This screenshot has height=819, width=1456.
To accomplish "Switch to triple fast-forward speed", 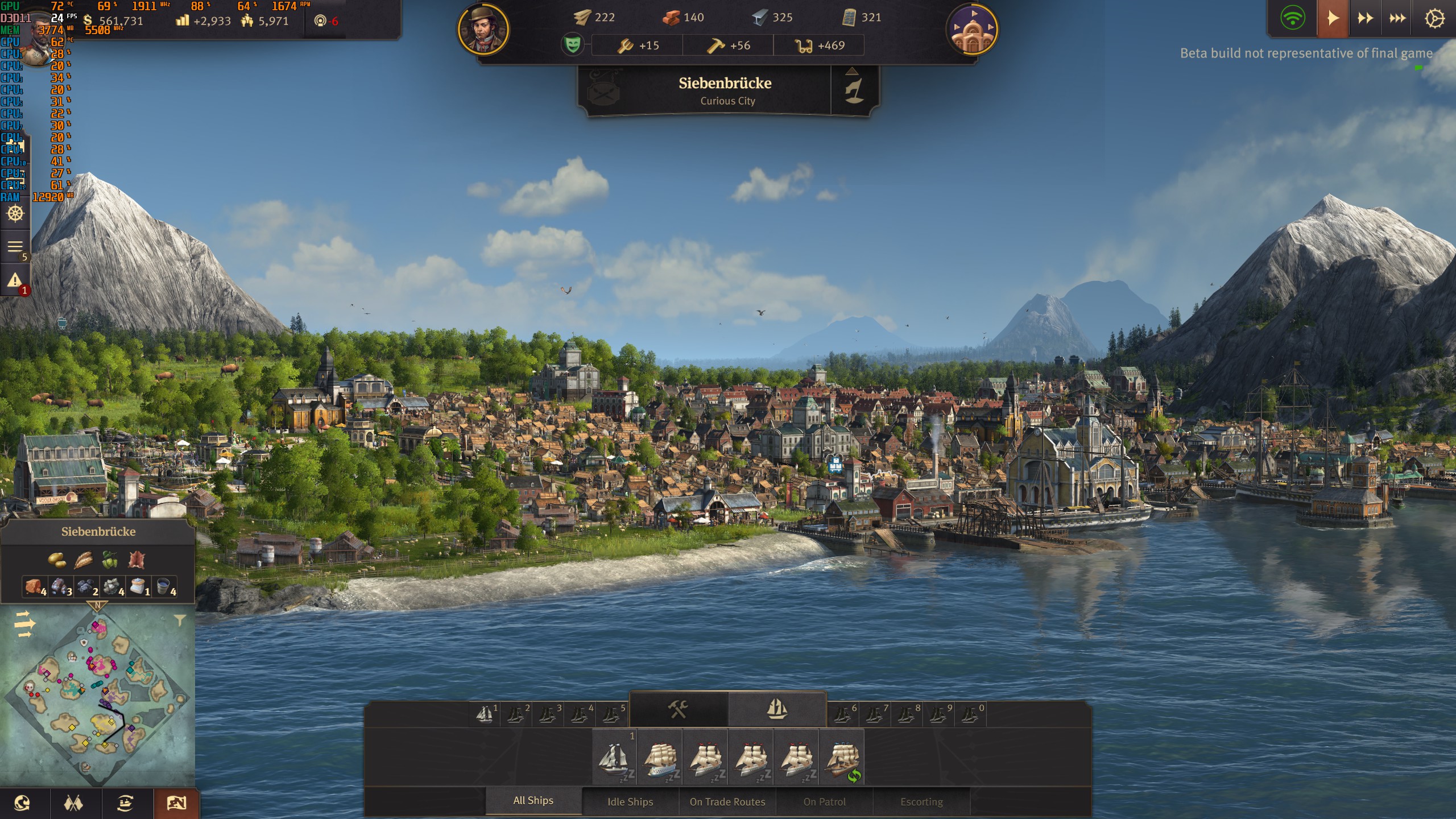I will [x=1397, y=19].
